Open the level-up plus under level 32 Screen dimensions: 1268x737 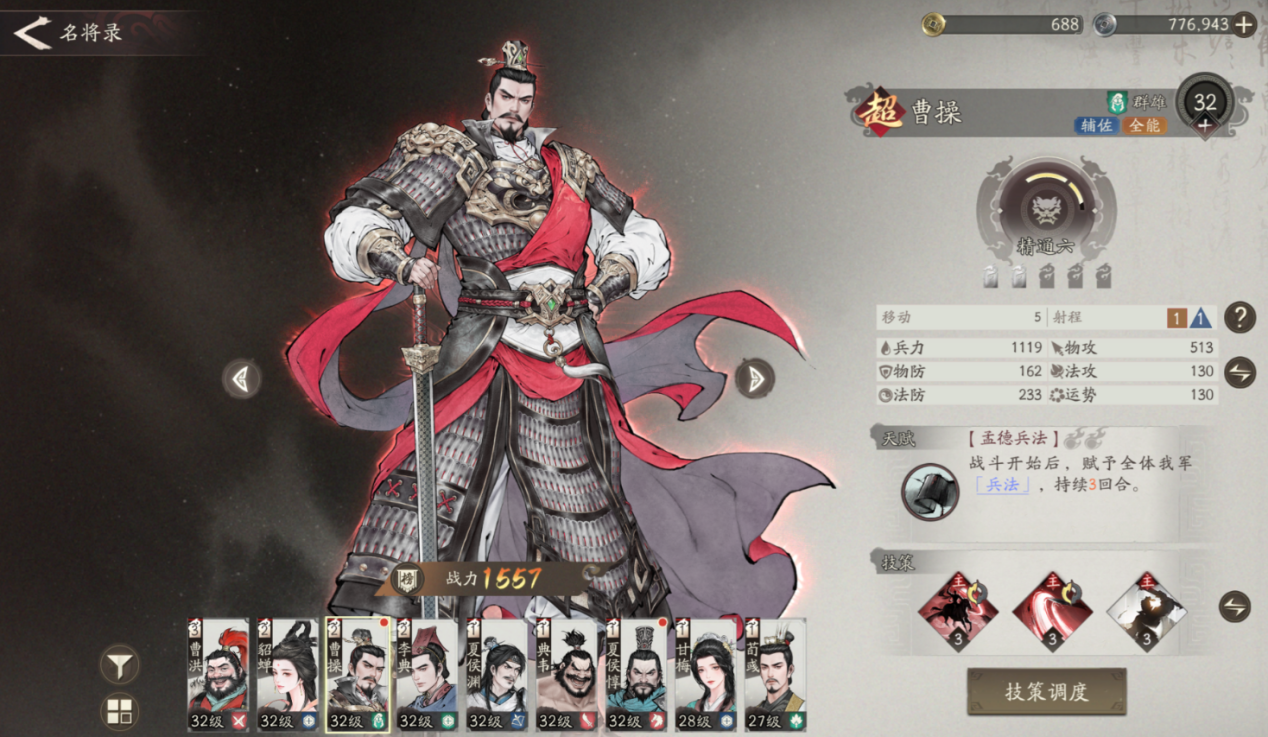coord(1205,125)
